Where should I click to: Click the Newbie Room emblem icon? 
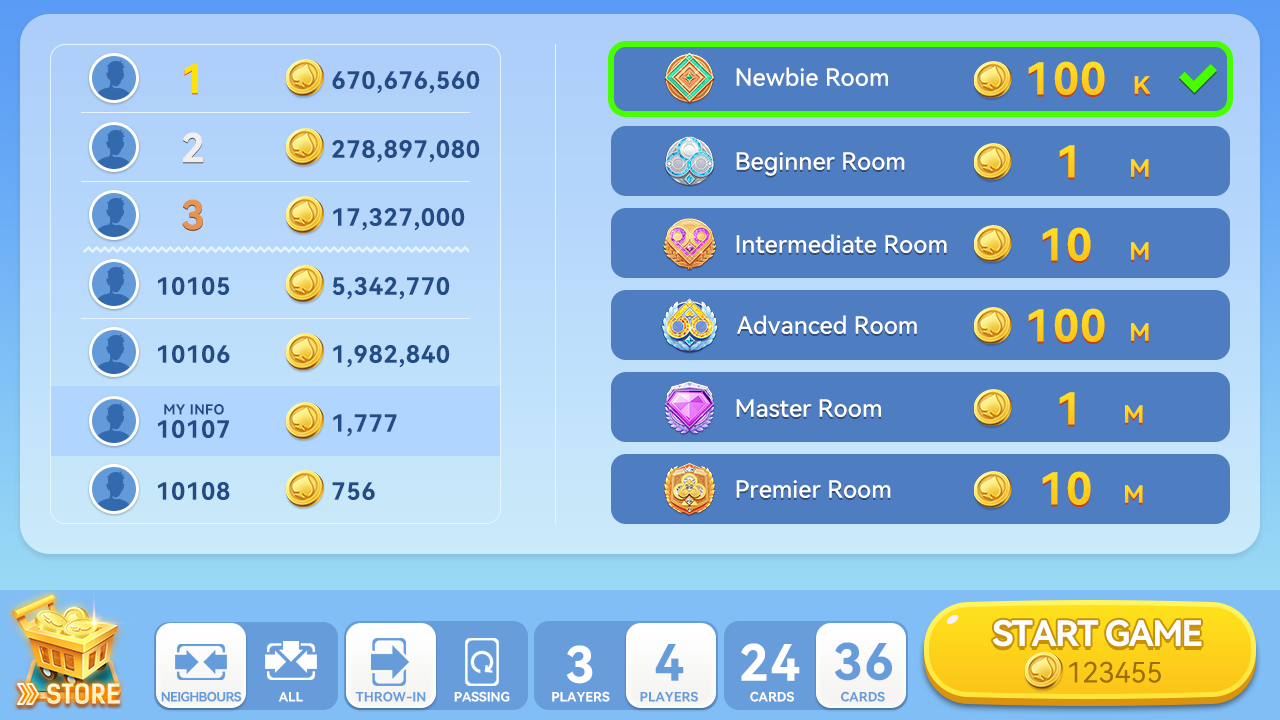pos(688,77)
